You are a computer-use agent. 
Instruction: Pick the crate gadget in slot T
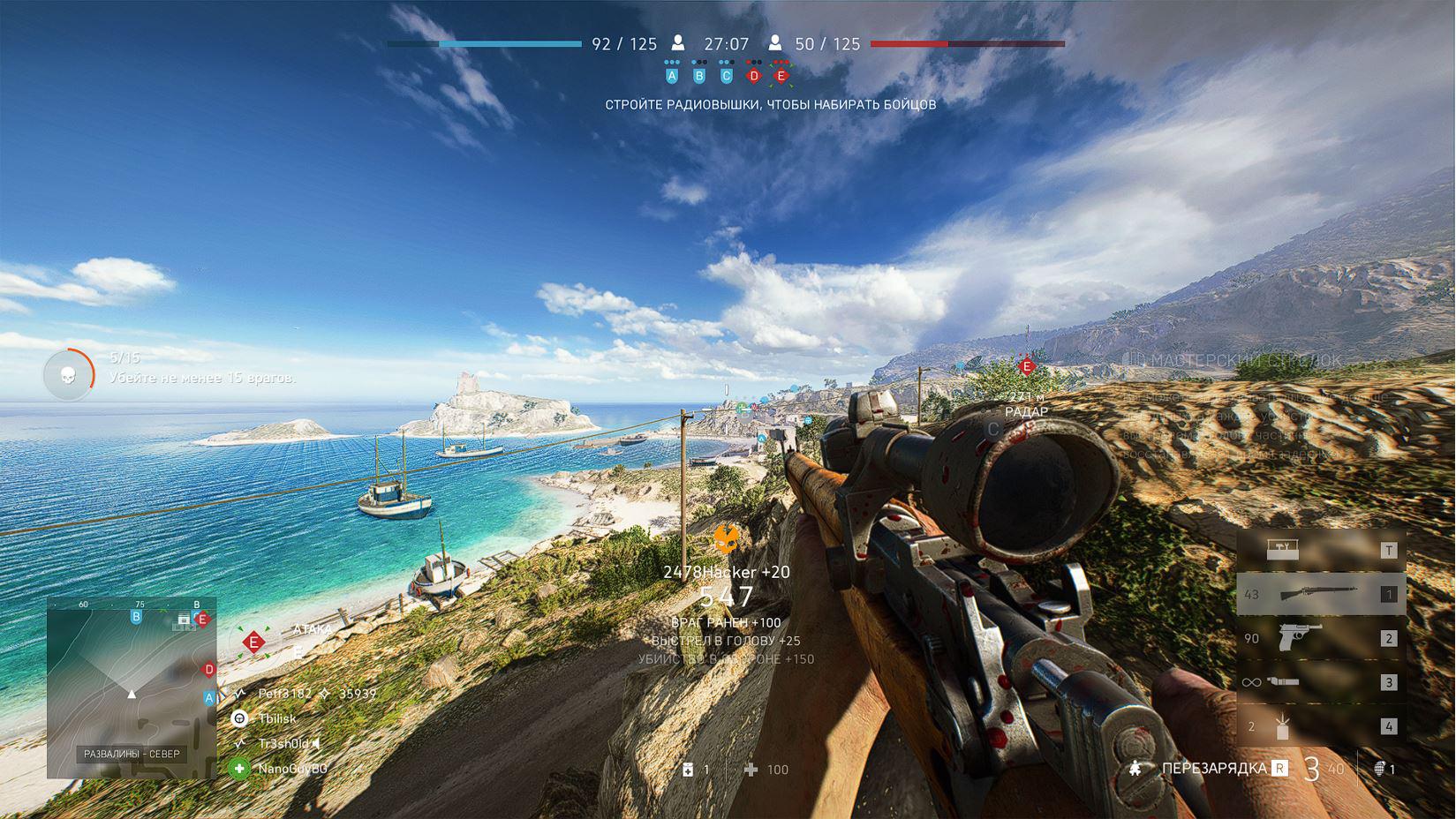coord(1321,550)
